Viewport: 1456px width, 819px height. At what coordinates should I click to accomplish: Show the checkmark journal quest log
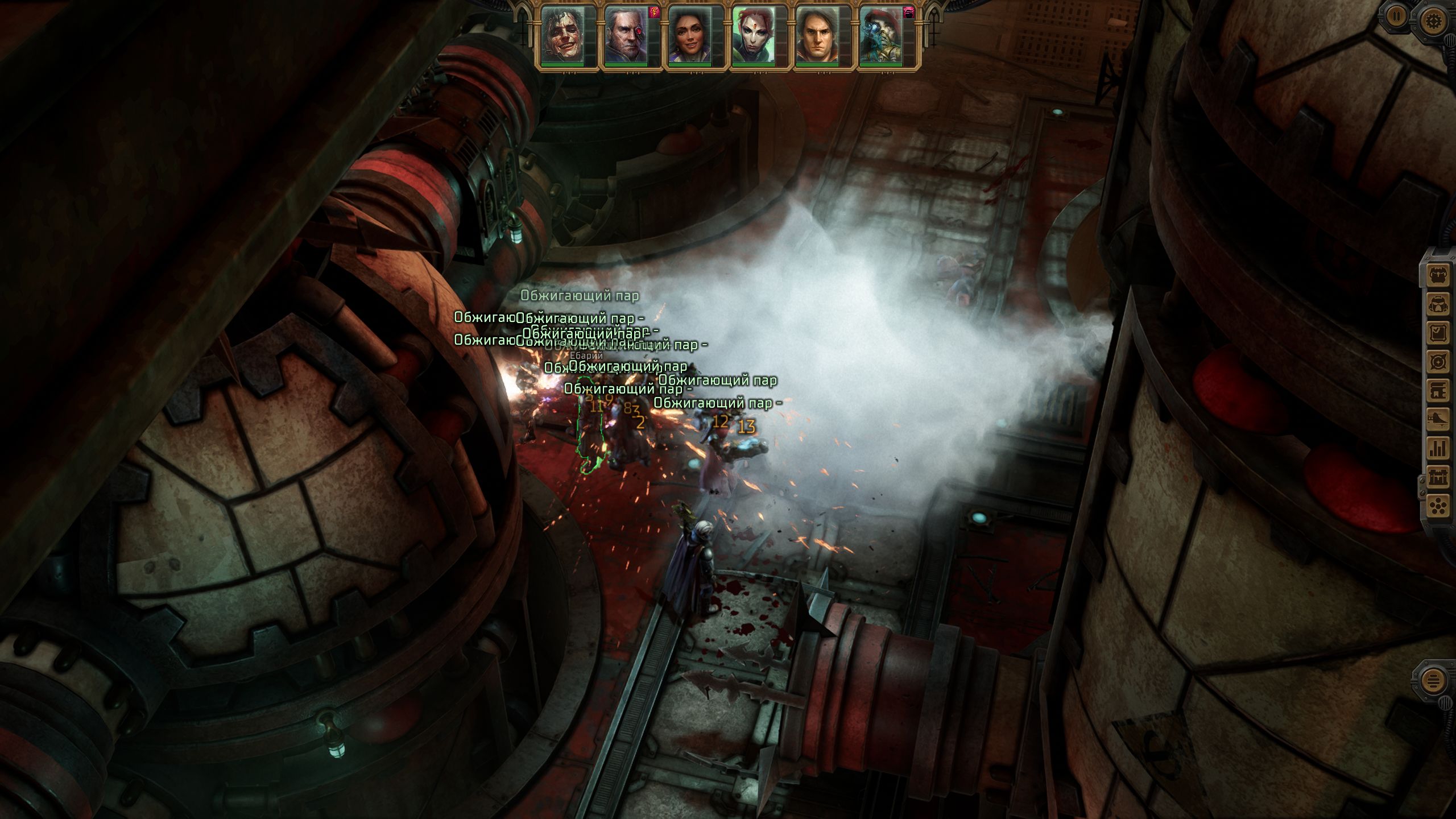tap(1438, 333)
